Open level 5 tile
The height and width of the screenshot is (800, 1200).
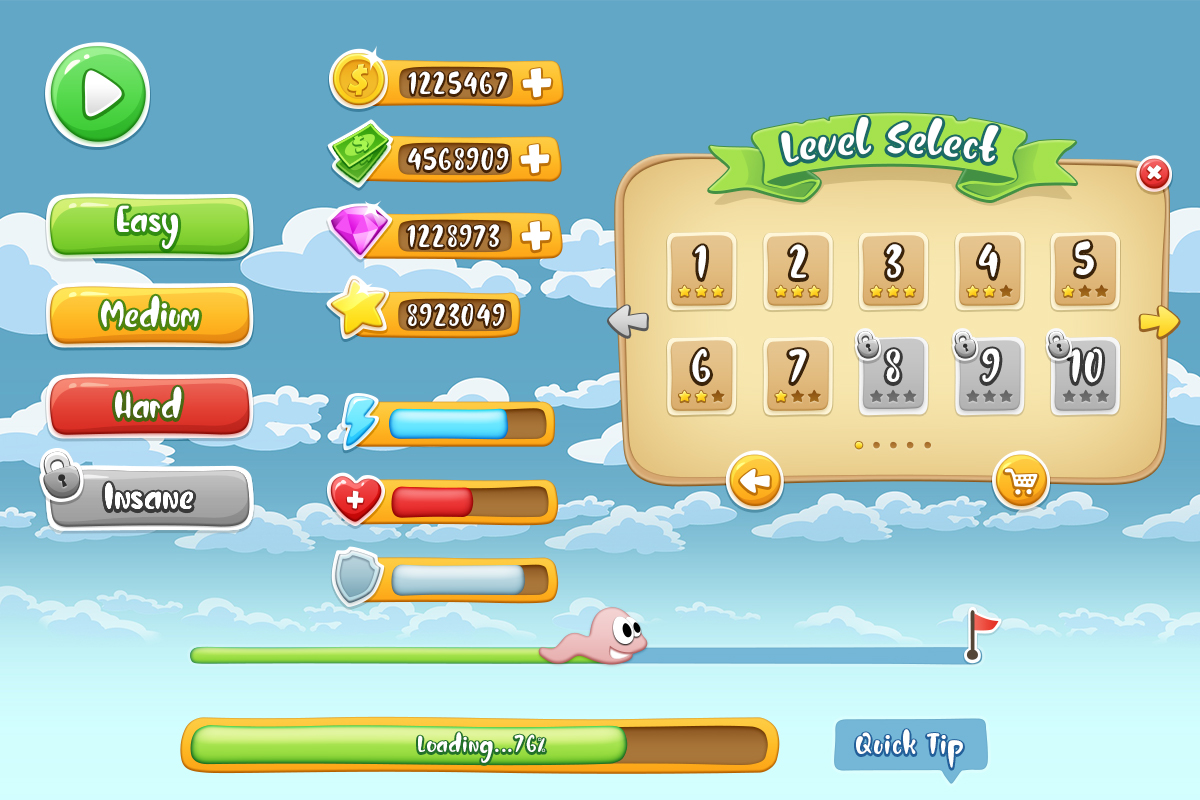pyautogui.click(x=1085, y=270)
